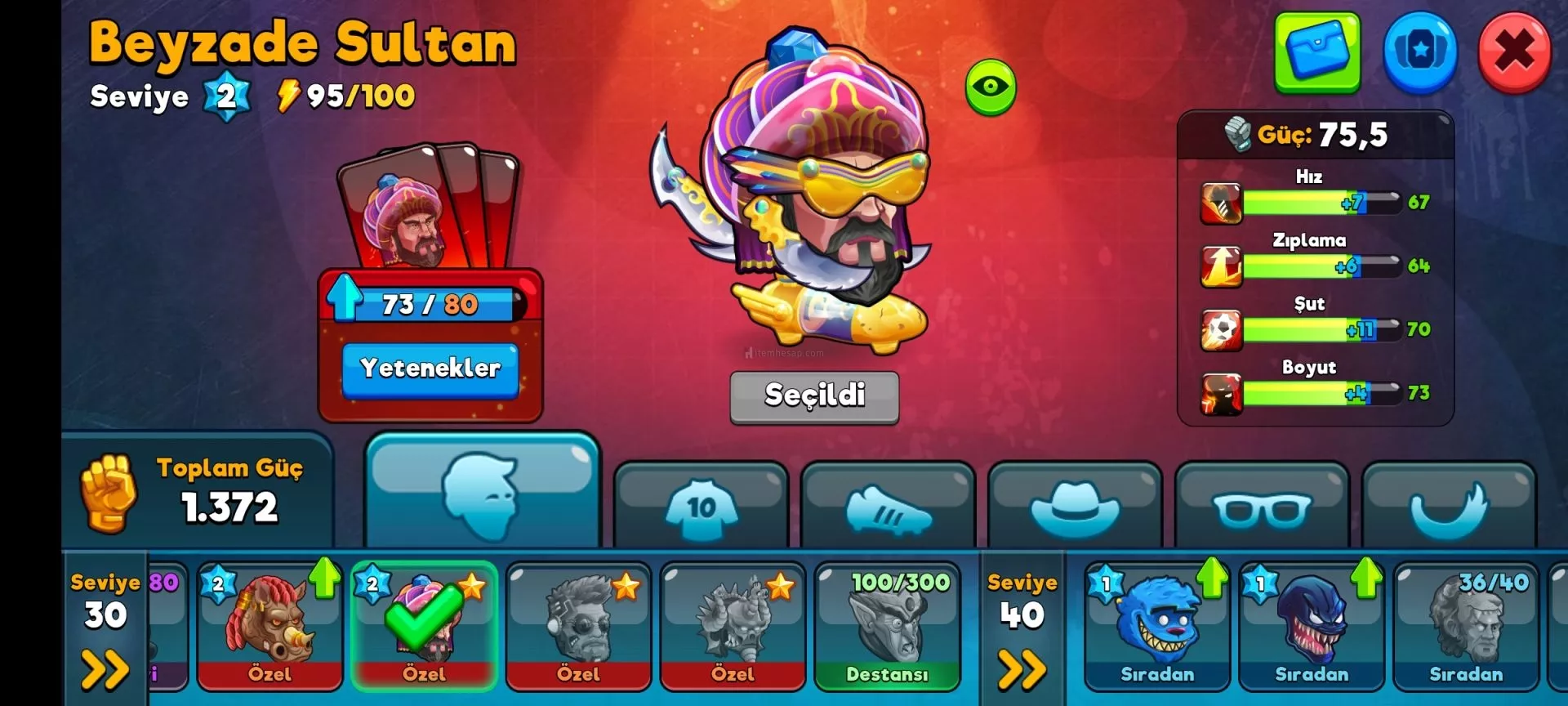The height and width of the screenshot is (706, 1568).
Task: Click the Seçildi selected button
Action: pos(814,396)
